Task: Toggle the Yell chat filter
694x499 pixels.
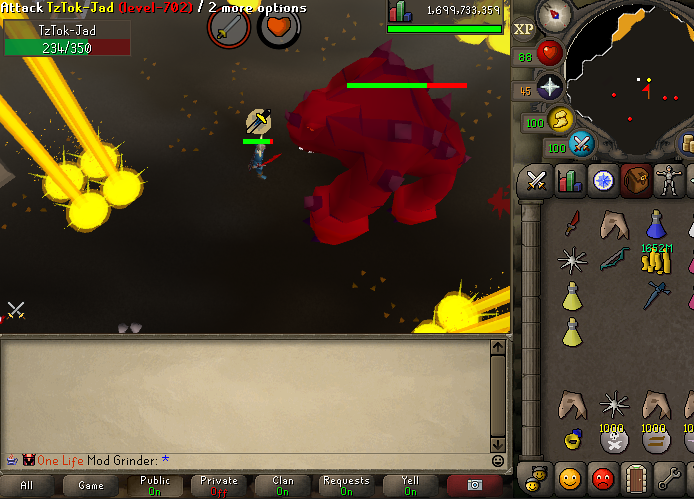Action: (410, 485)
